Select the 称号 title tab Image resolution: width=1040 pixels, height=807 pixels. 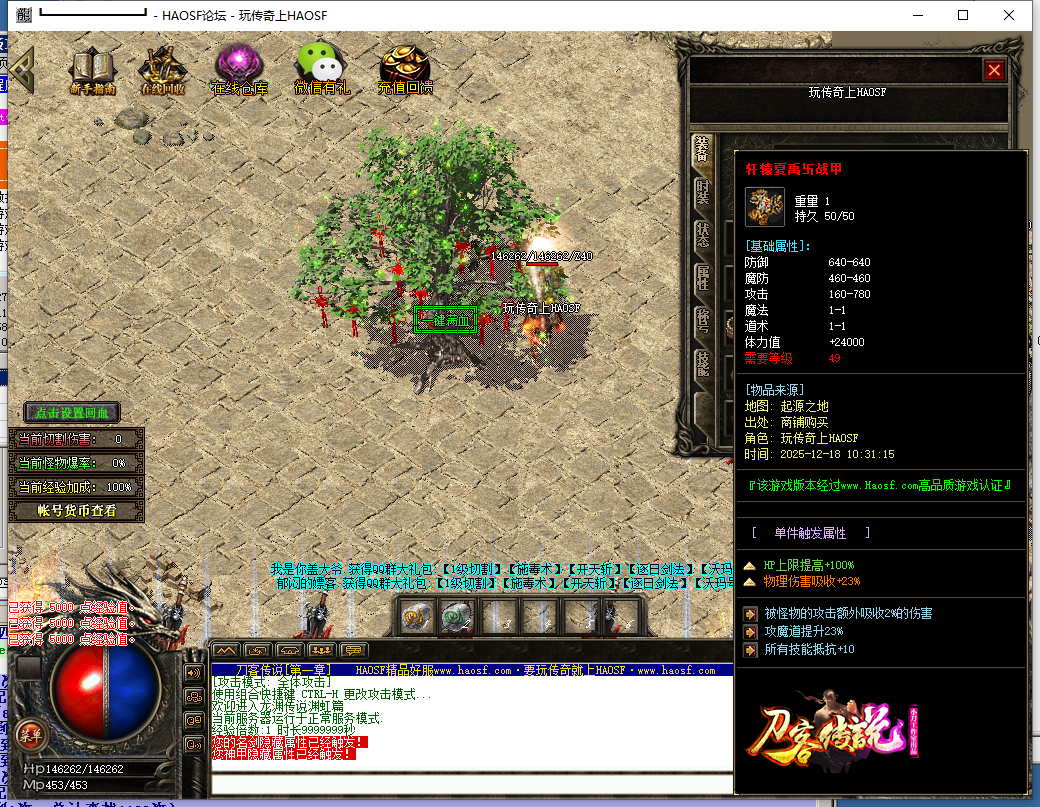702,319
